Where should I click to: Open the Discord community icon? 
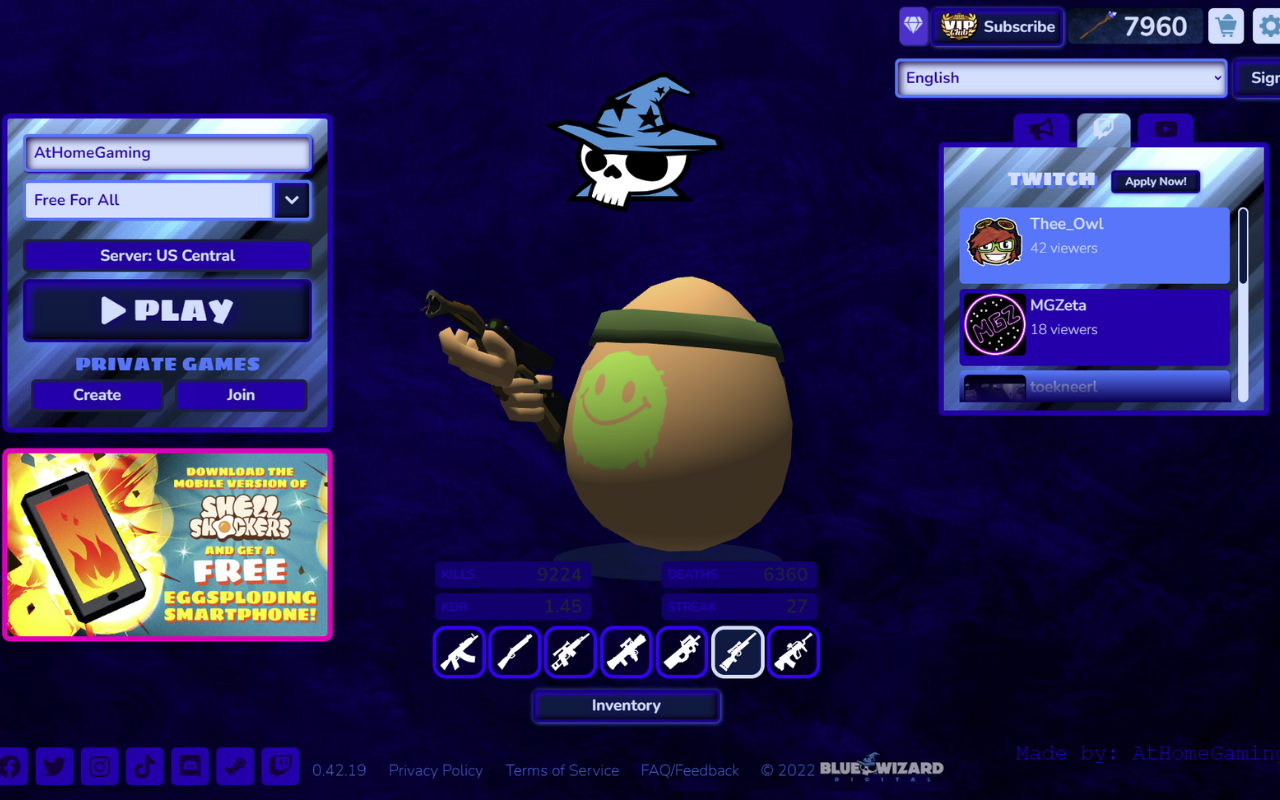pos(190,766)
